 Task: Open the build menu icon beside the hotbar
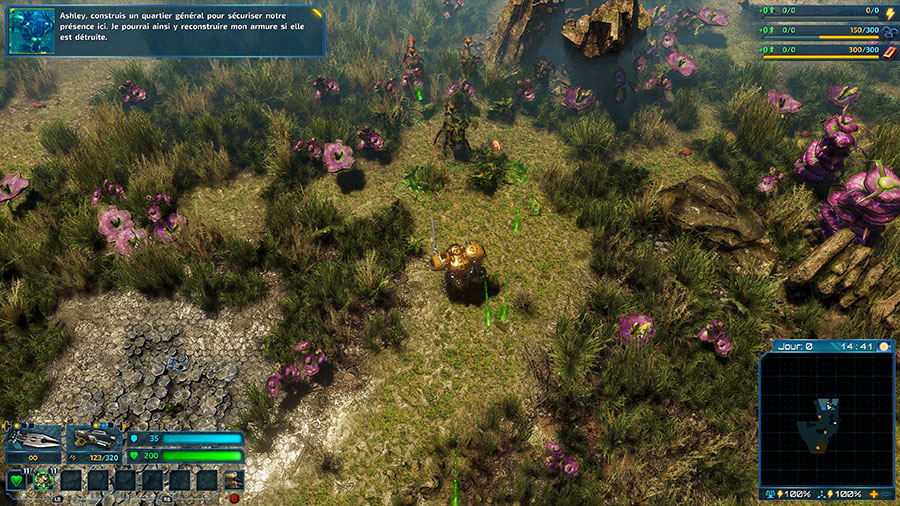(x=234, y=480)
